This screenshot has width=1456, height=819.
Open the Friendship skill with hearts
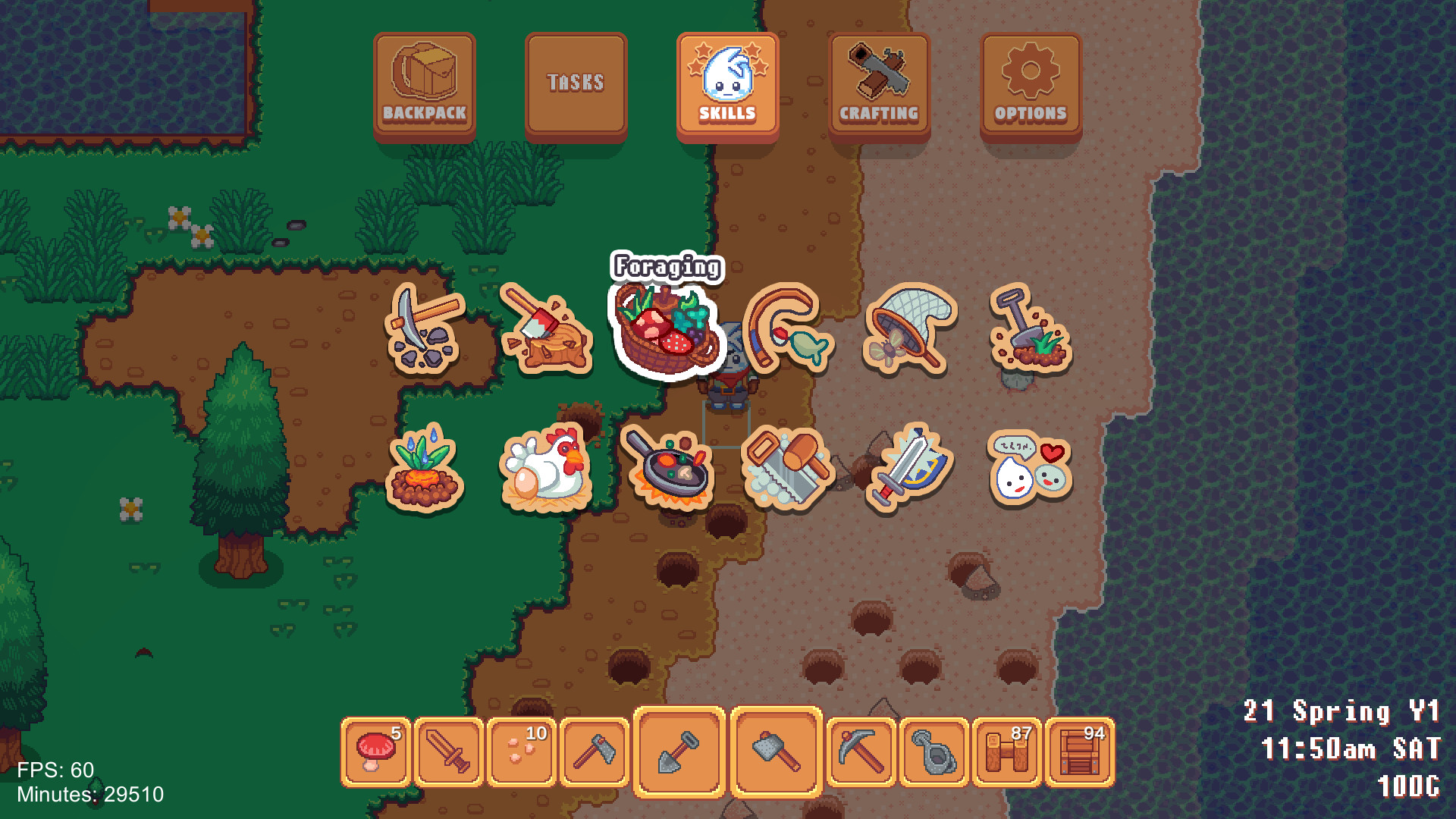(1030, 466)
